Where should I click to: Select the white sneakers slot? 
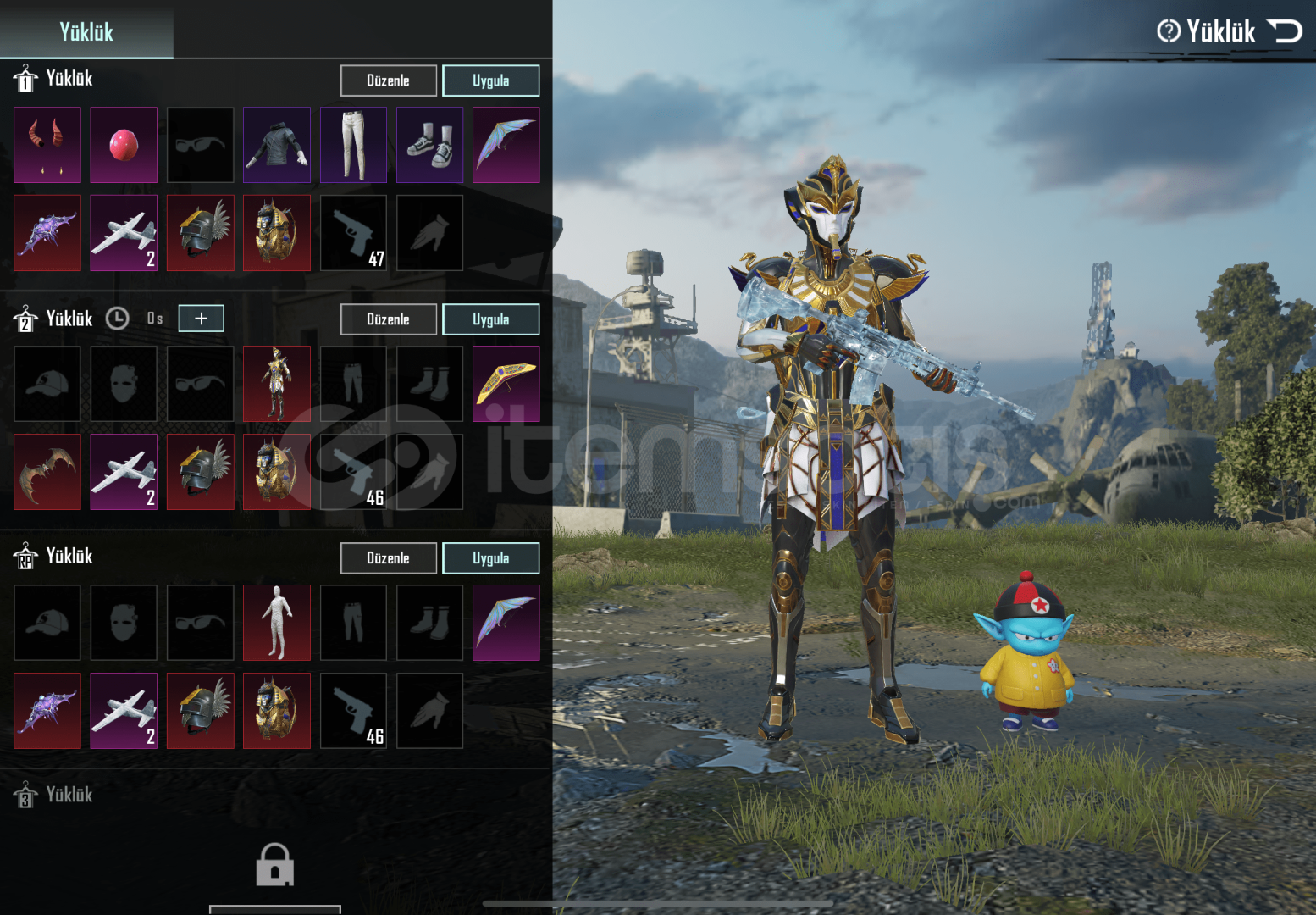click(x=429, y=145)
